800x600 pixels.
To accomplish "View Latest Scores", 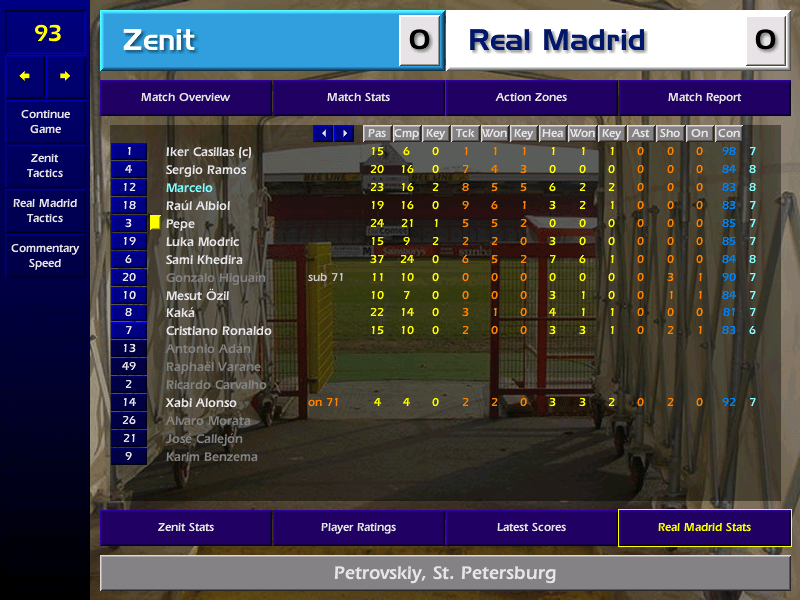I will coord(531,528).
